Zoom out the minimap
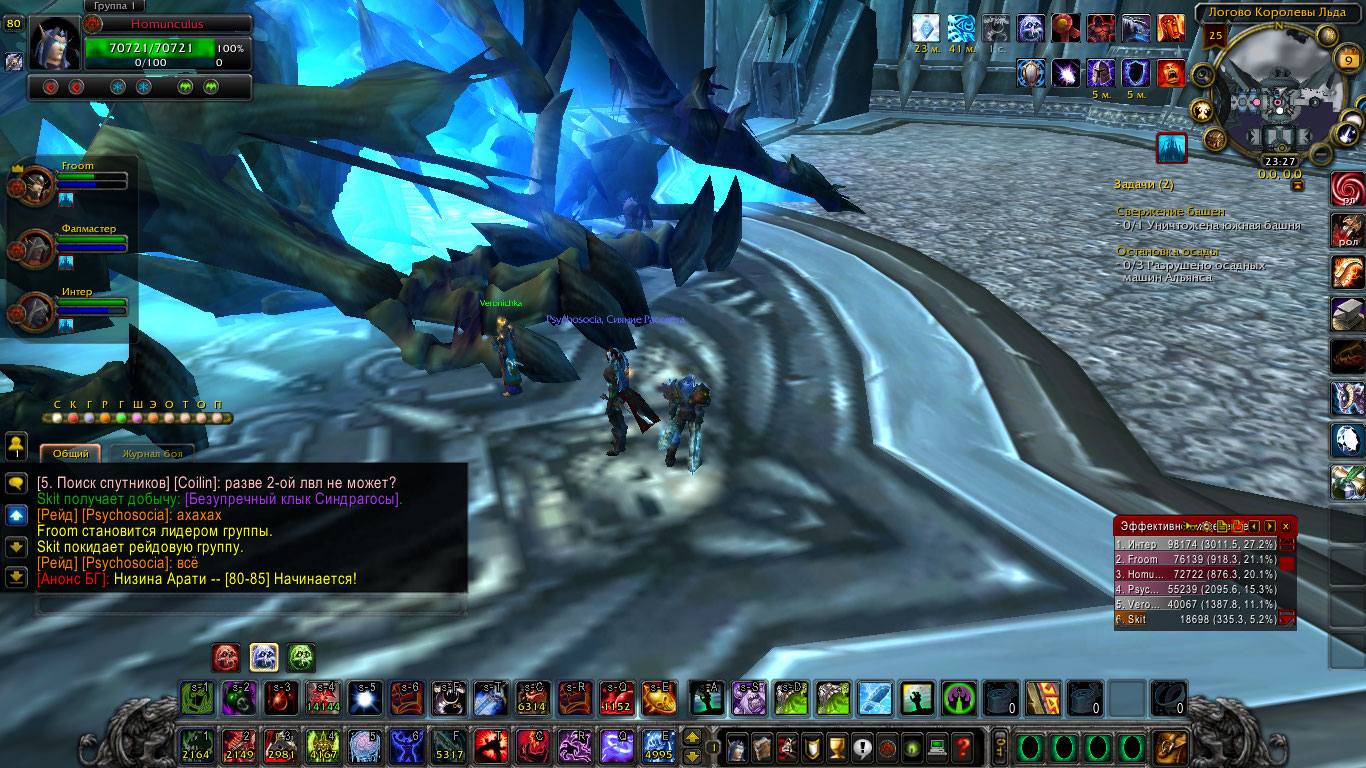Screen dimensions: 1366x768 click(x=1321, y=156)
